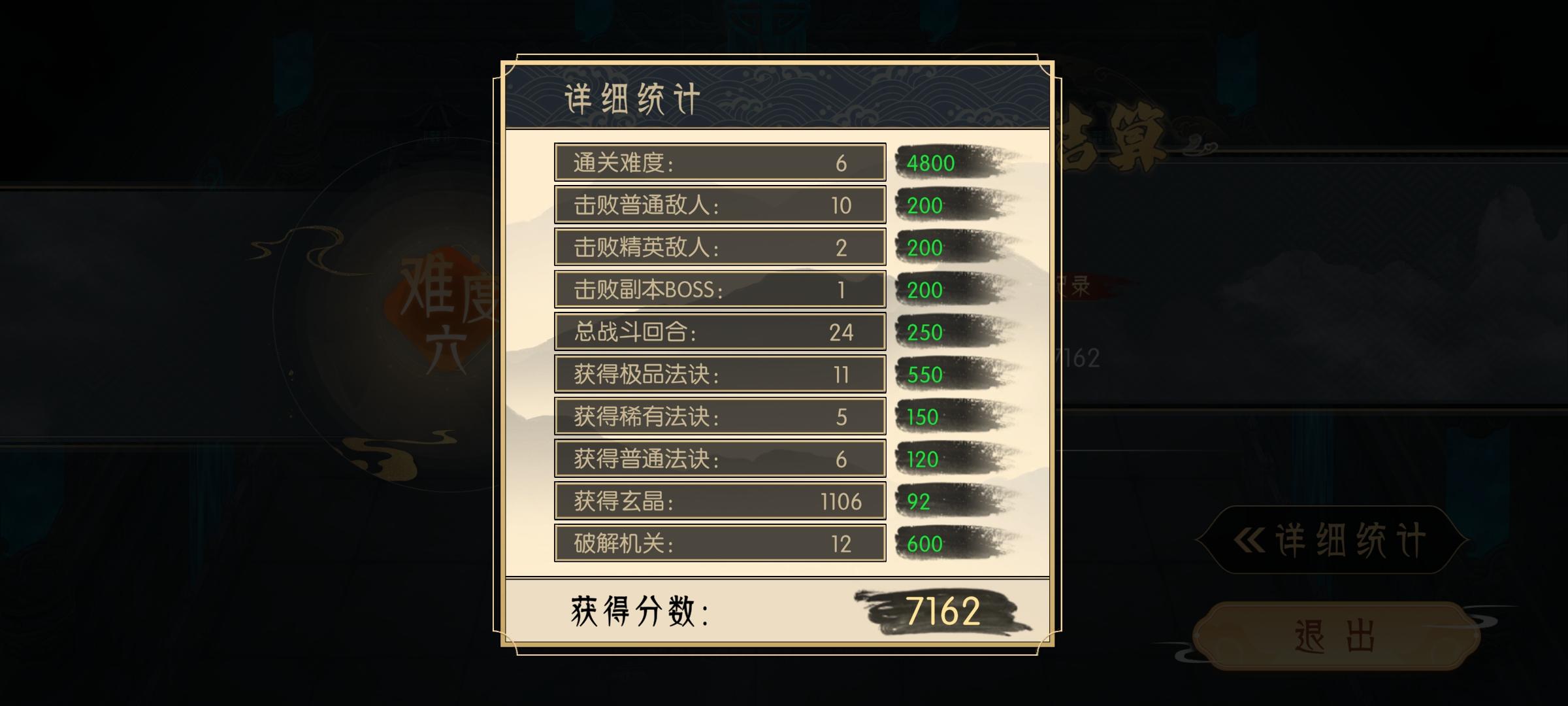Click the 通关难度 difficulty stat row
This screenshot has height=706, width=1568.
tap(719, 163)
